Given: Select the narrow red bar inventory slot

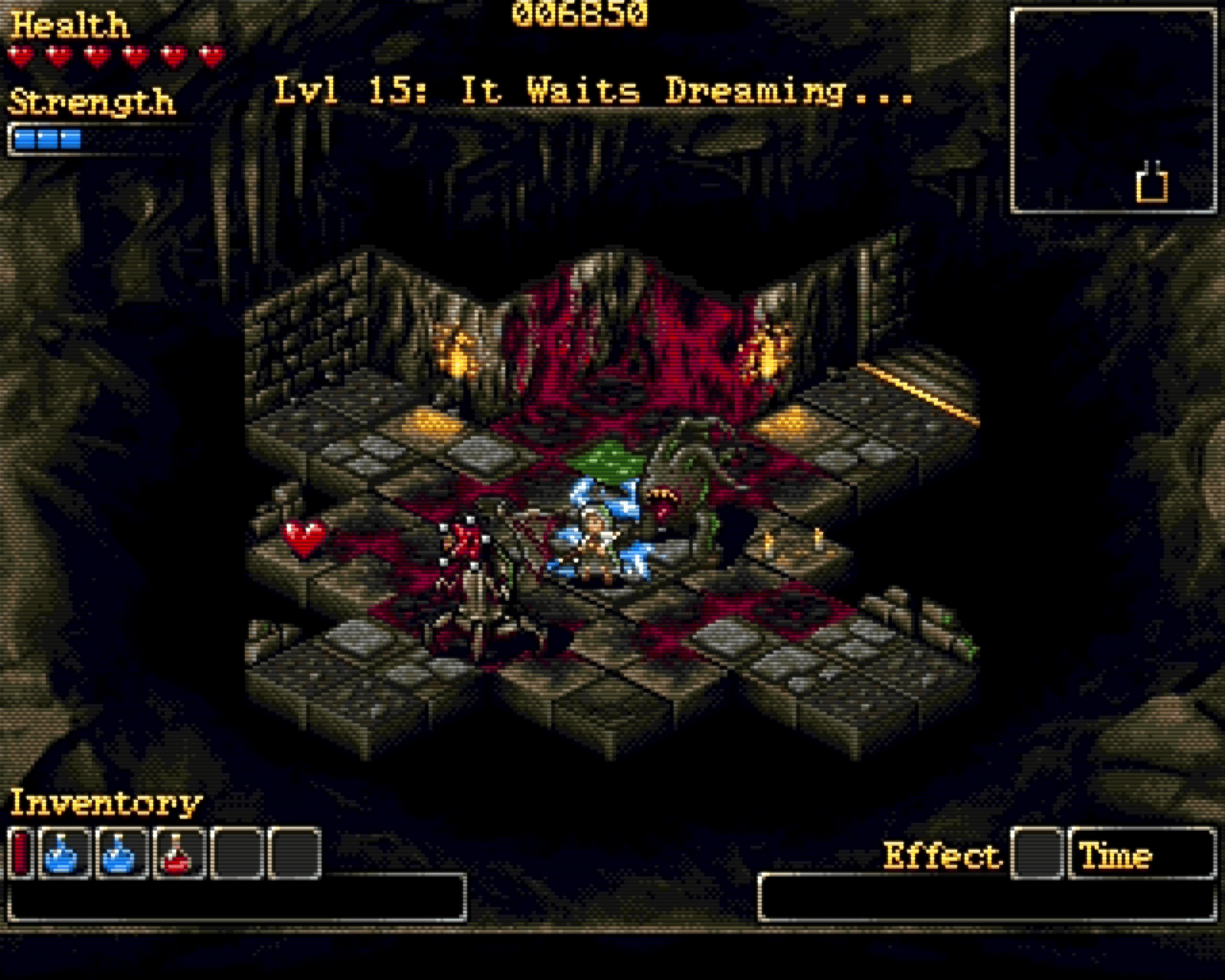Looking at the screenshot, I should [21, 854].
